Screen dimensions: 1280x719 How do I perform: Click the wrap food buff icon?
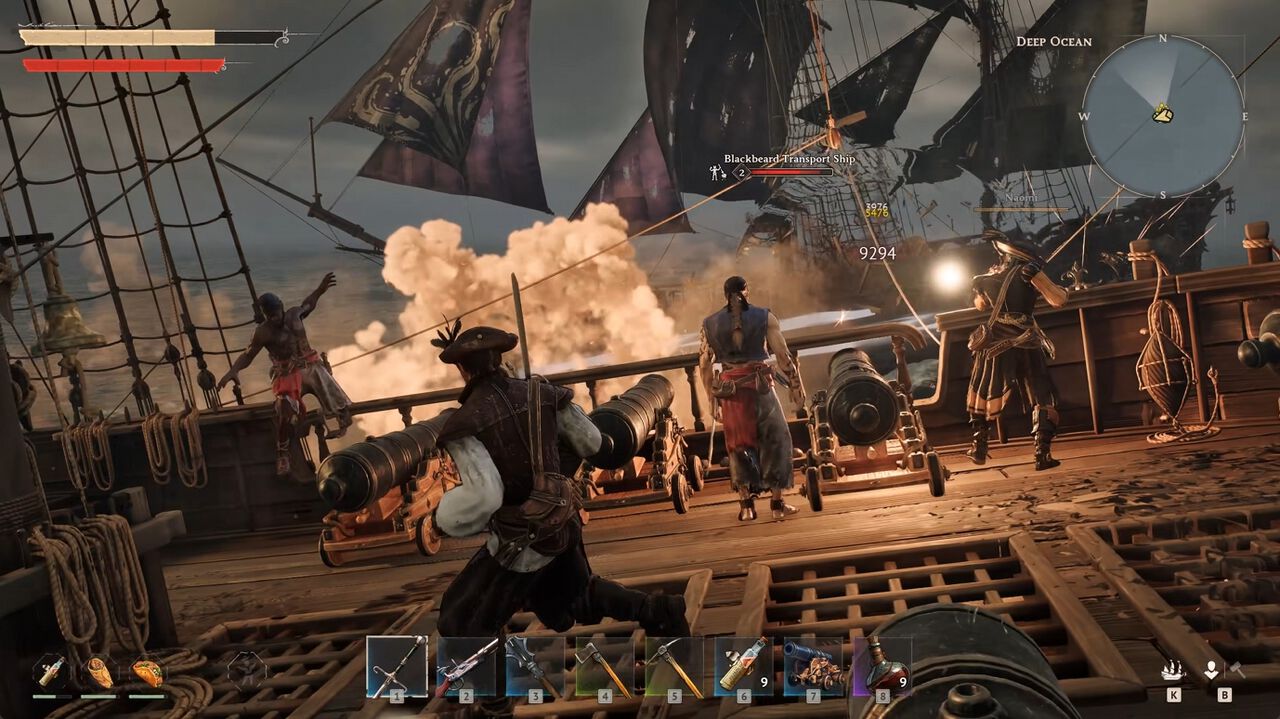[99, 671]
